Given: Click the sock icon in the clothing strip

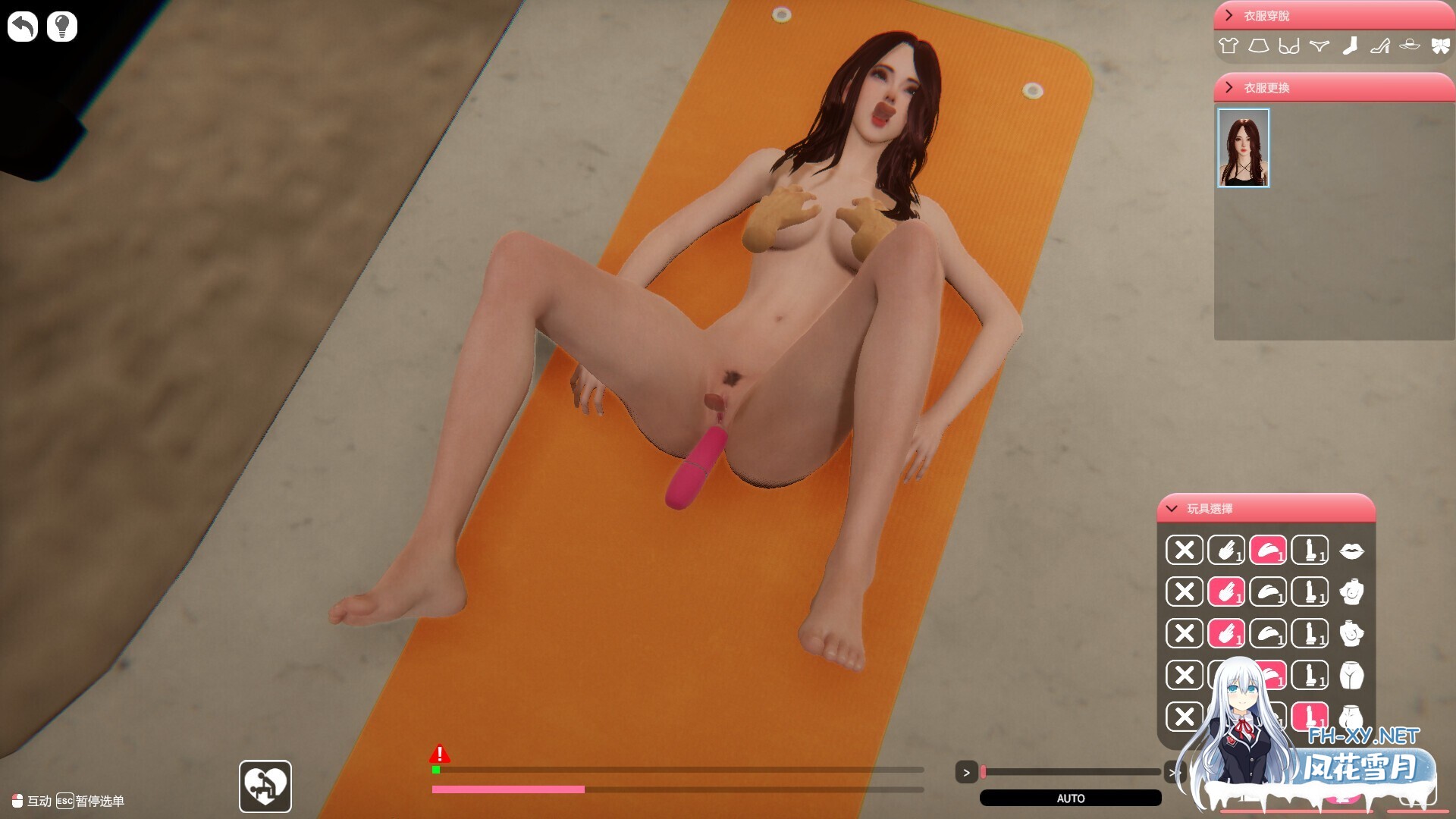Looking at the screenshot, I should pyautogui.click(x=1350, y=45).
